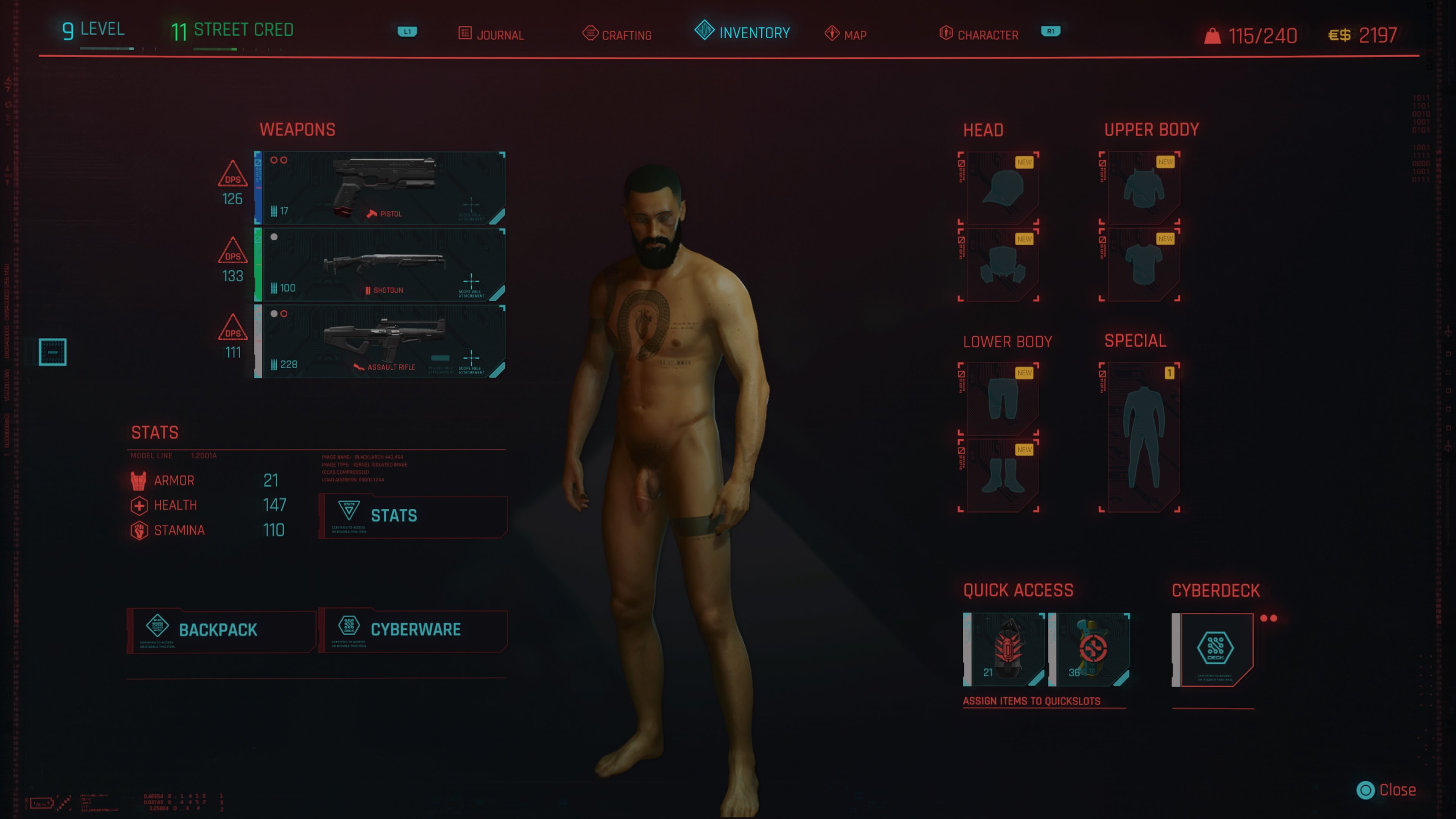Open the Backpack
Screen dimensions: 1456x819
coord(221,630)
